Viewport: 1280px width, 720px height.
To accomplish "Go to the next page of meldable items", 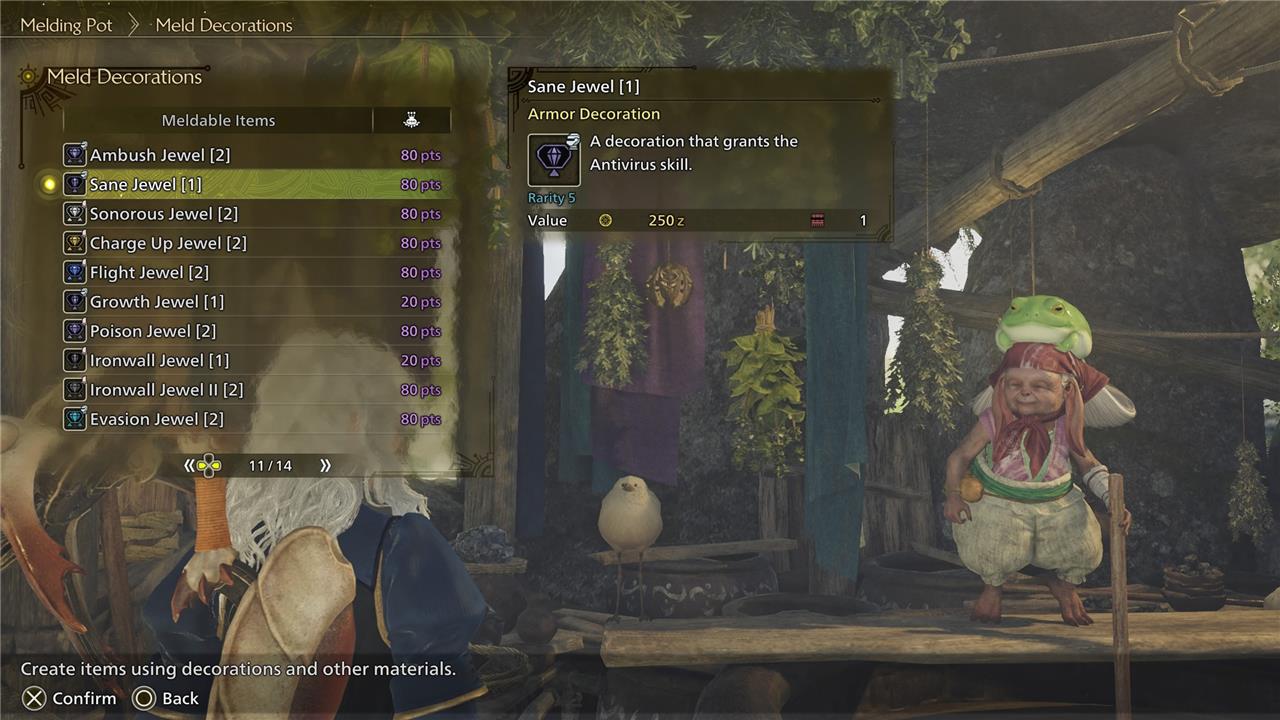I will pyautogui.click(x=325, y=465).
